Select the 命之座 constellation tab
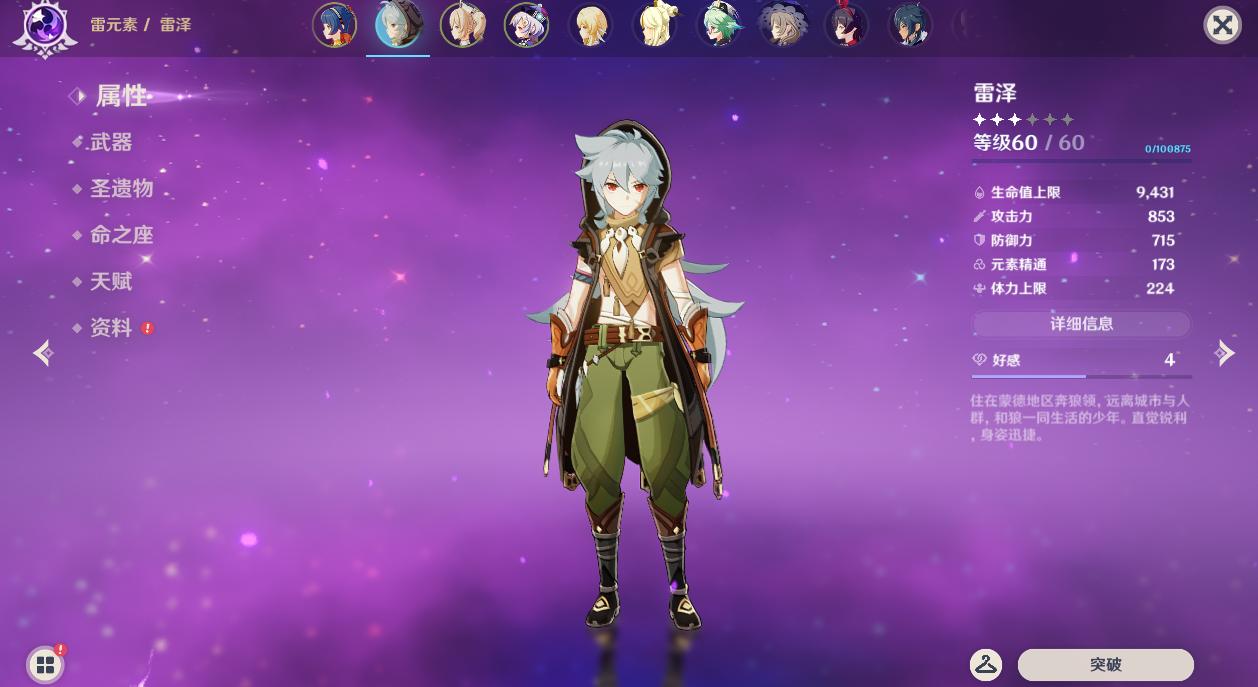The height and width of the screenshot is (687, 1258). click(x=121, y=235)
